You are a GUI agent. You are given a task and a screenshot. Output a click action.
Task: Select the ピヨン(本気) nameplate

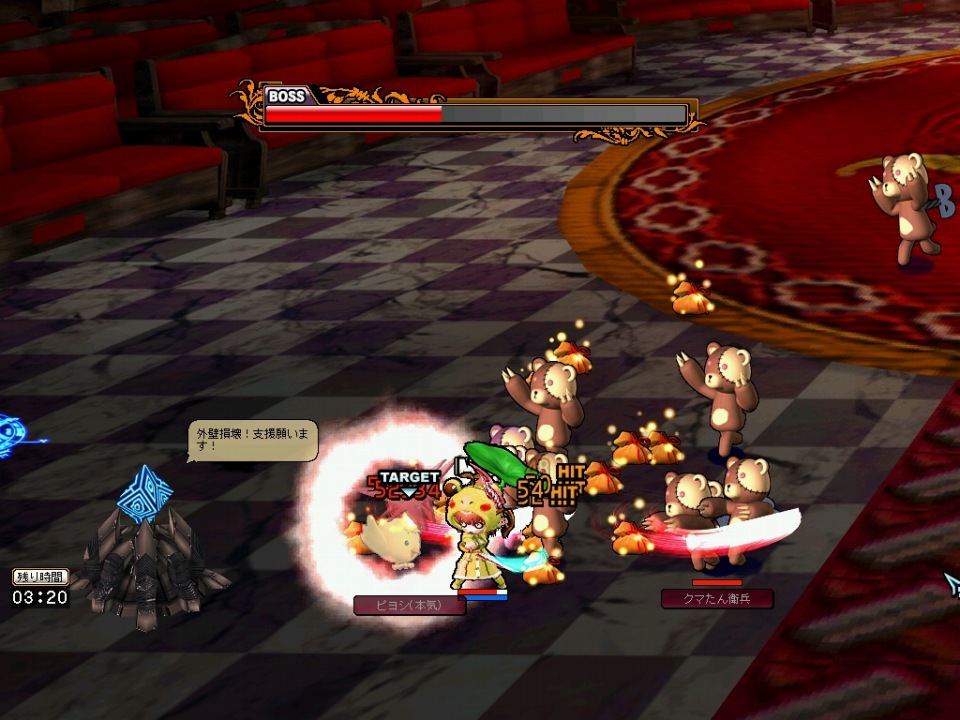click(x=409, y=605)
